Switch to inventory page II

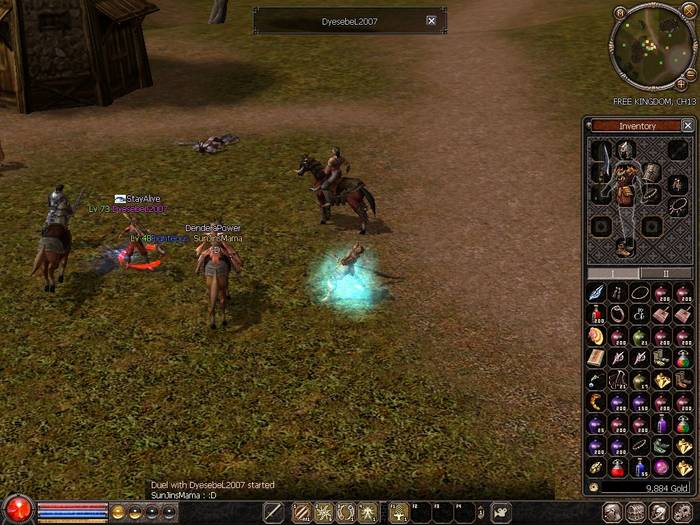667,273
